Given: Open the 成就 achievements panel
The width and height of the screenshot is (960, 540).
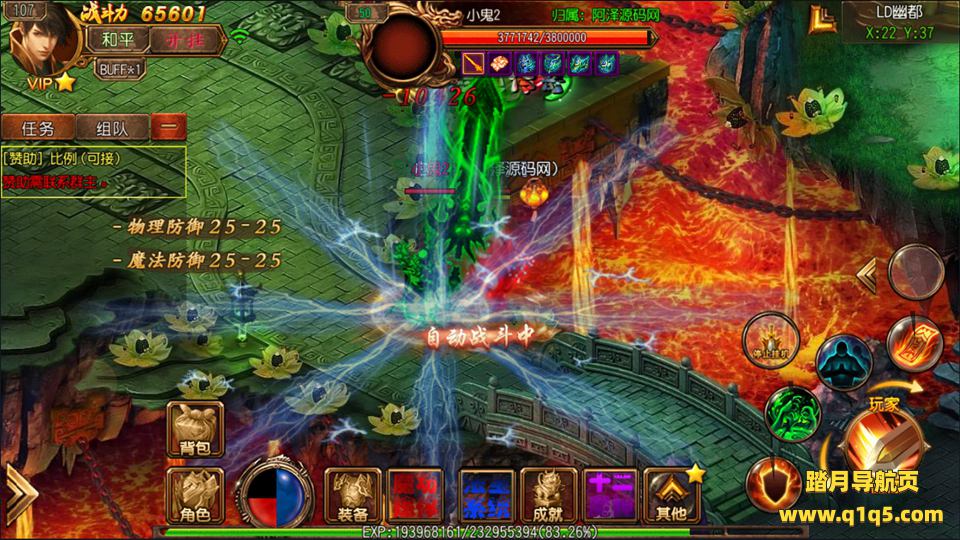Looking at the screenshot, I should tap(549, 496).
